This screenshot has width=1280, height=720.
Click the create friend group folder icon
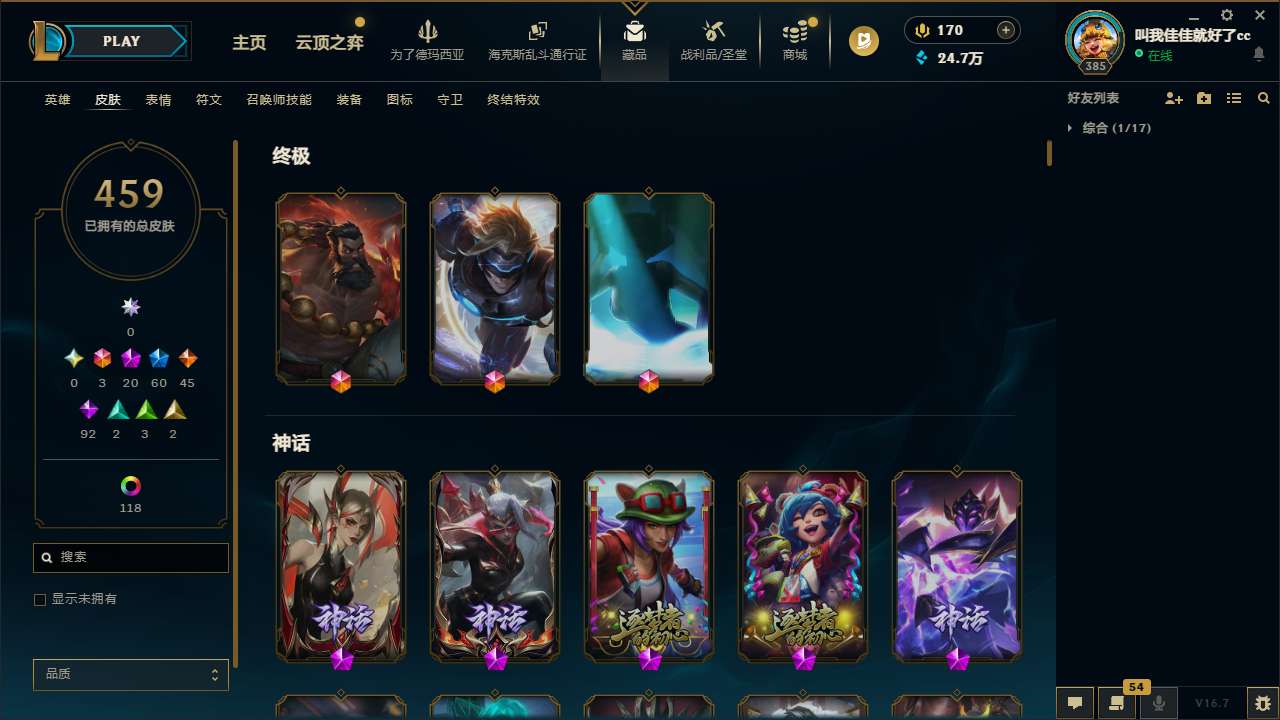click(x=1204, y=98)
